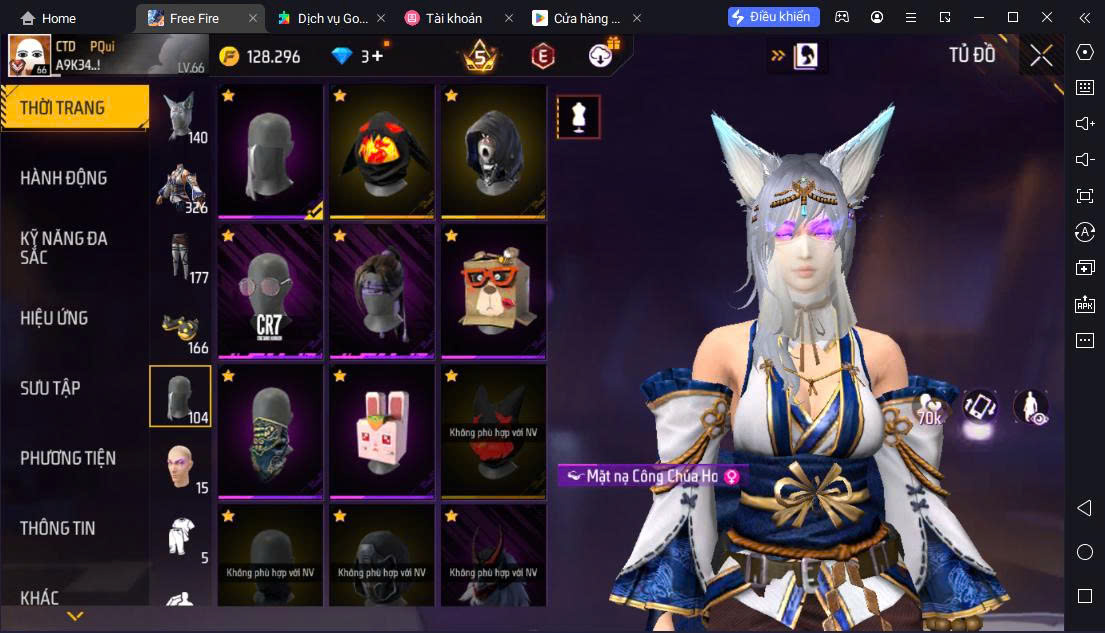1105x633 pixels.
Task: Select the patterned bandana face mask
Action: pyautogui.click(x=270, y=431)
